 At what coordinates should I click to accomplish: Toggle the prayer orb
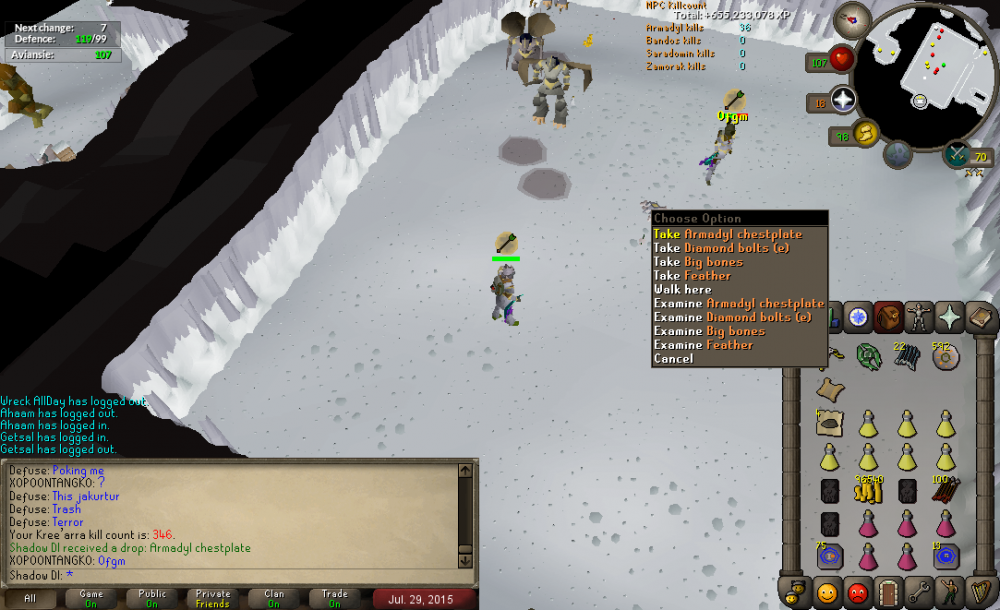coord(843,100)
